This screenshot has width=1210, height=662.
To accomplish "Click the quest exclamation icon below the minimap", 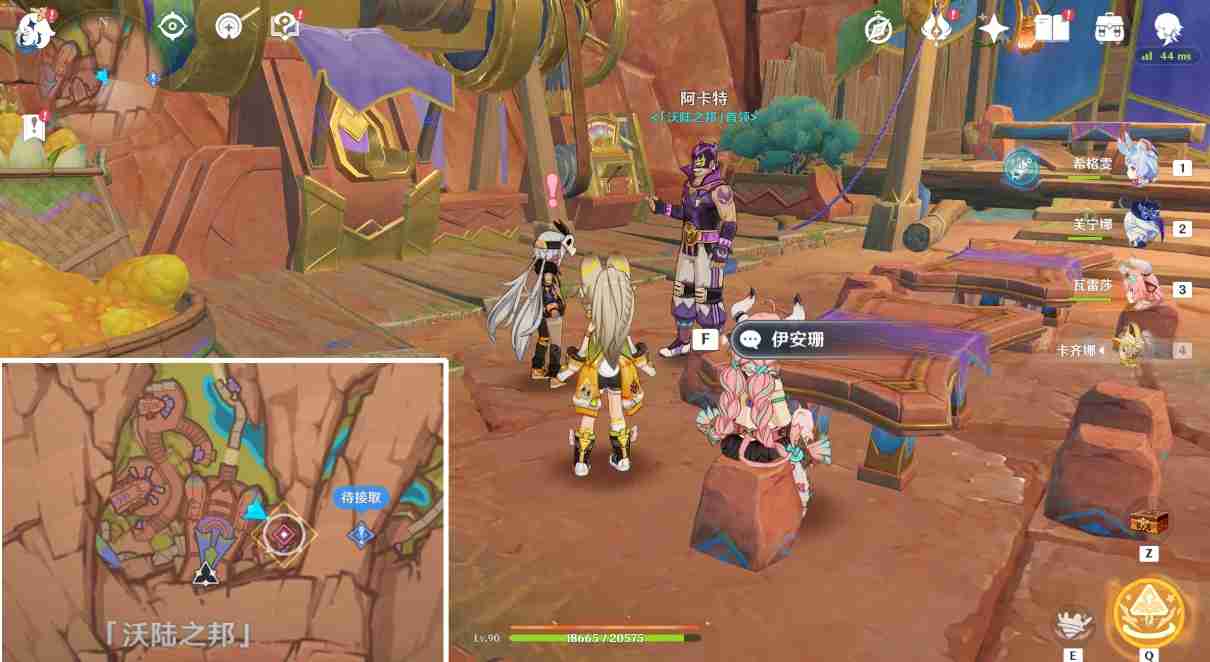I will pyautogui.click(x=34, y=127).
